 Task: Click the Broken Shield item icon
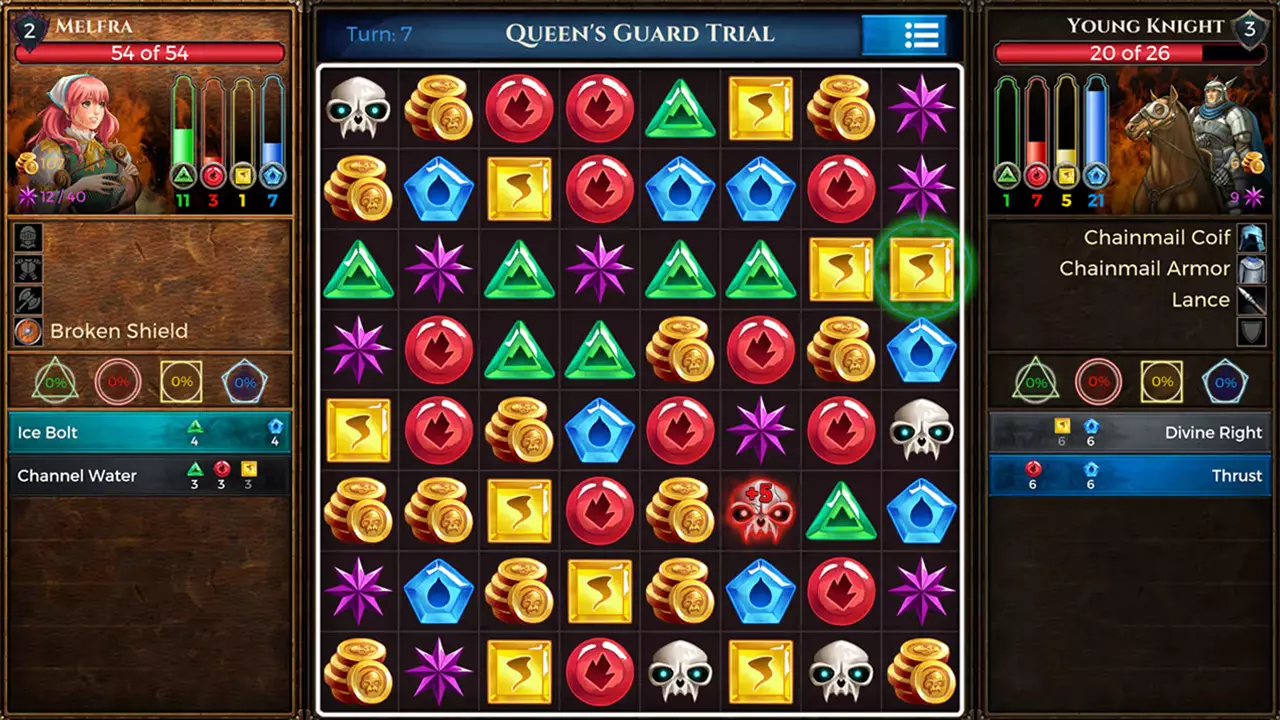26,330
